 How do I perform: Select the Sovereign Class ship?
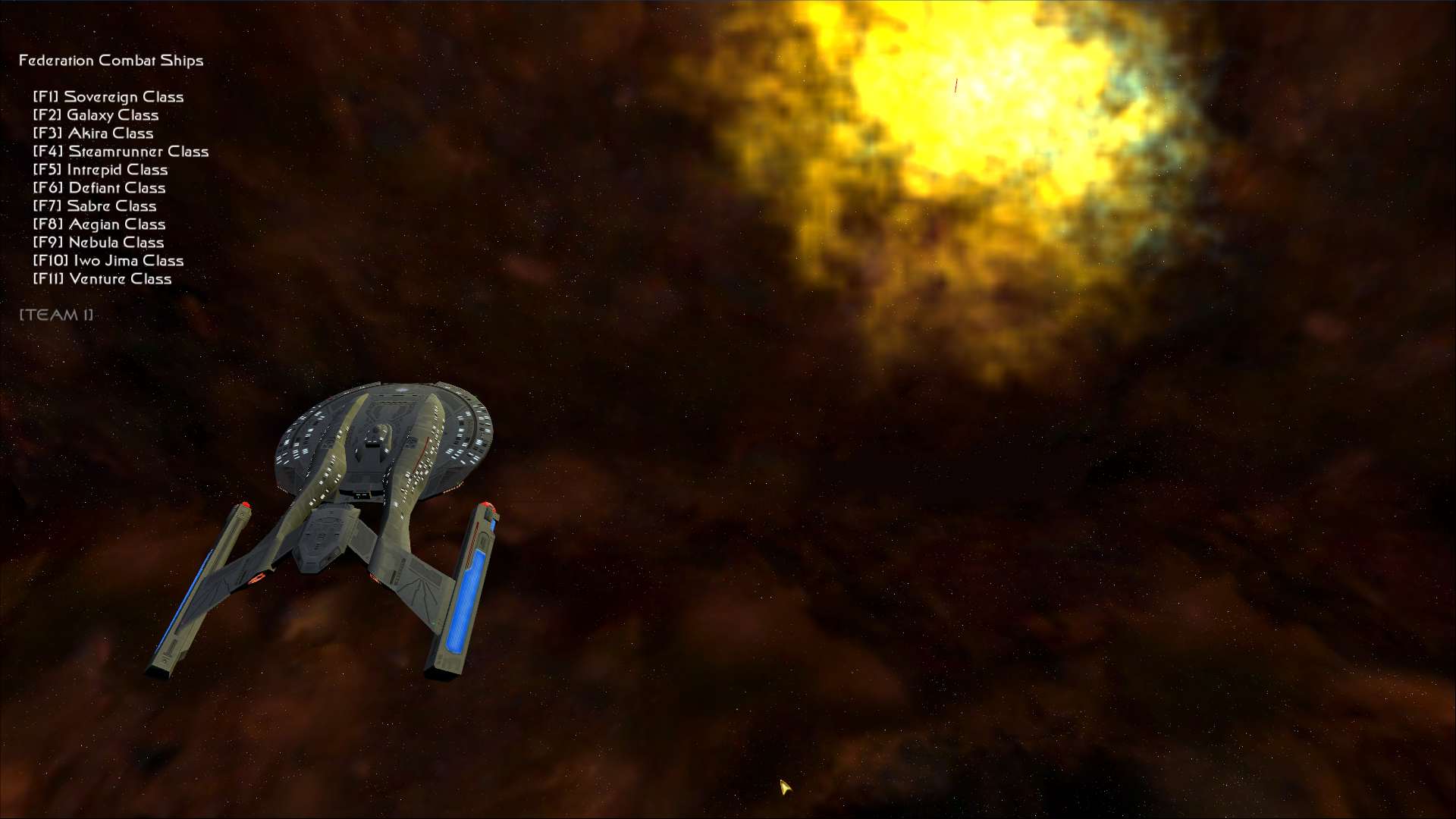tap(108, 97)
